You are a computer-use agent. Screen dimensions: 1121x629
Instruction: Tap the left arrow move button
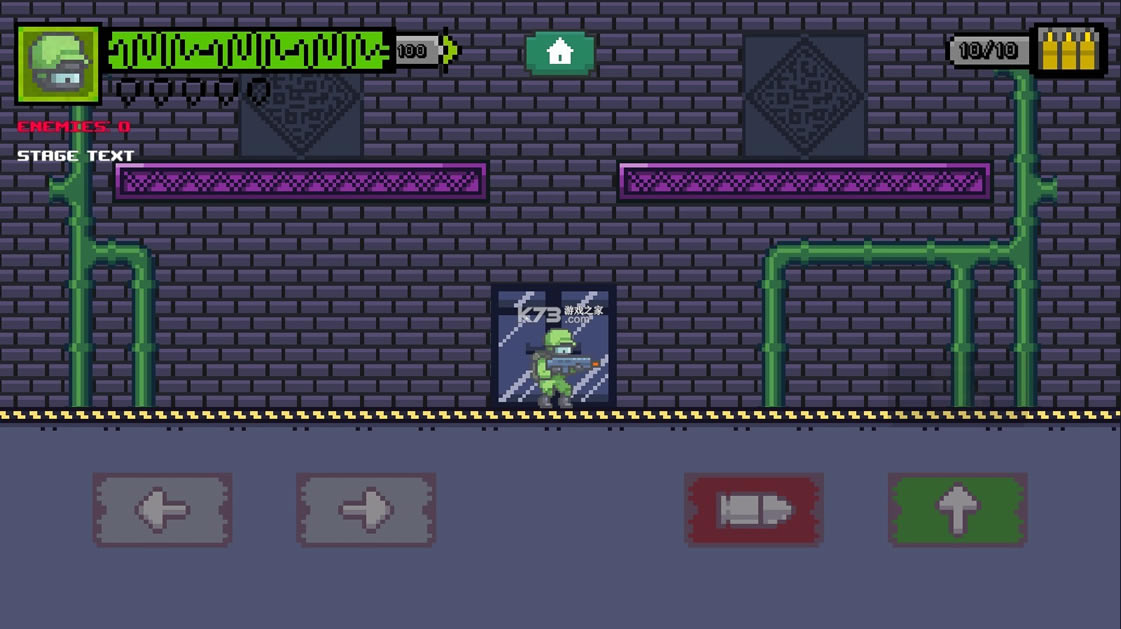point(163,510)
